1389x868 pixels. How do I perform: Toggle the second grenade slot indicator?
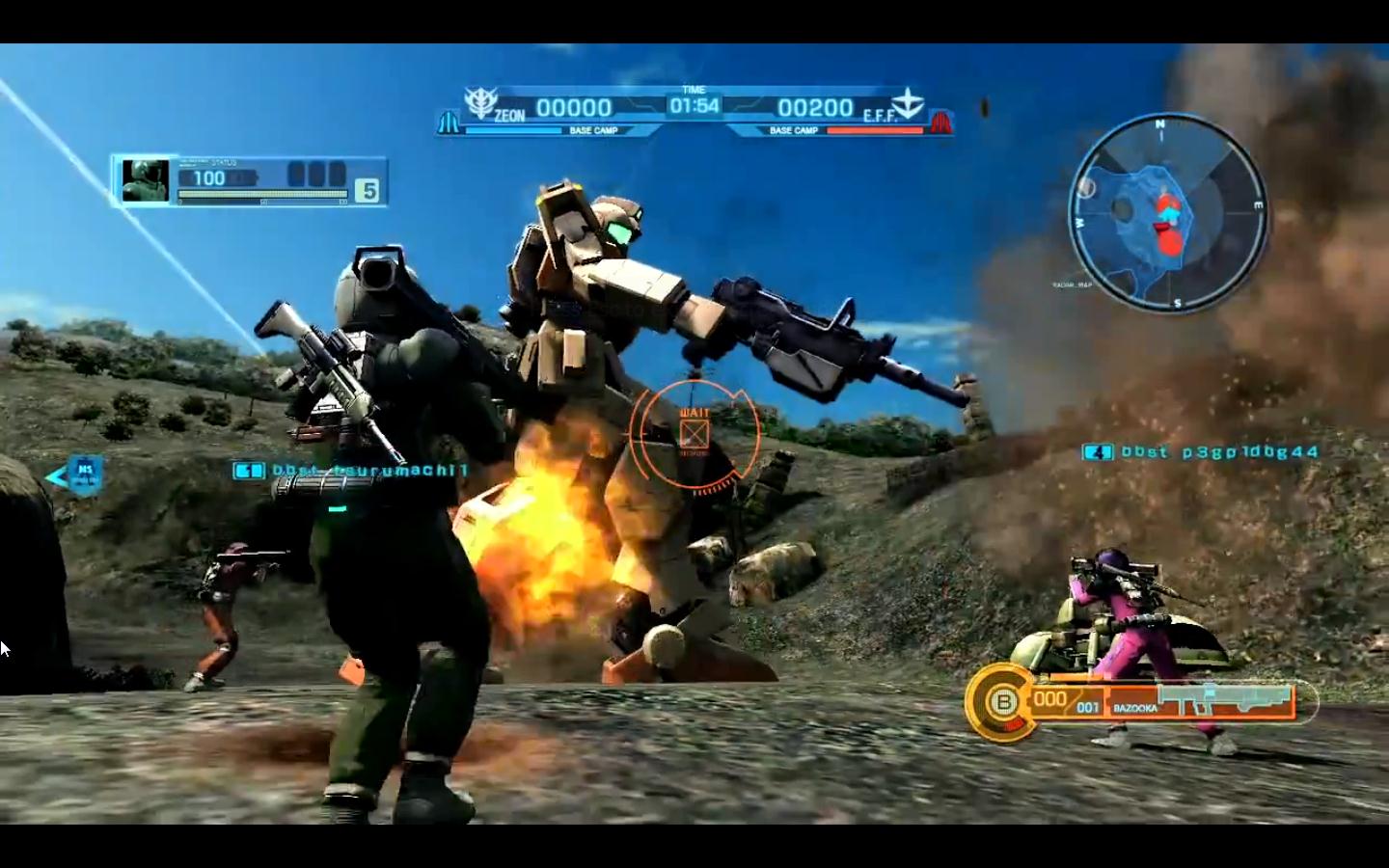316,174
